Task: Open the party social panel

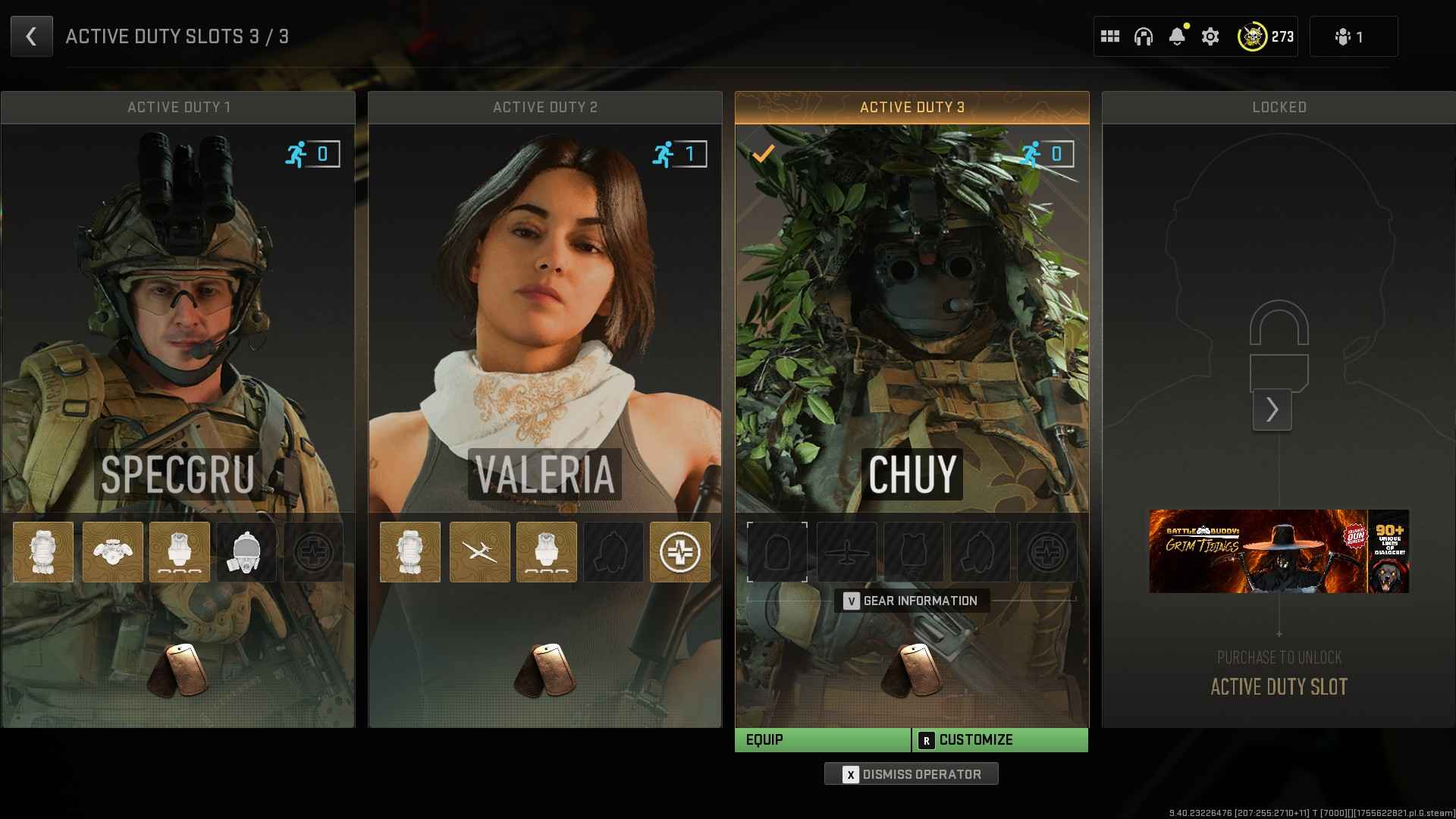Action: [1353, 36]
